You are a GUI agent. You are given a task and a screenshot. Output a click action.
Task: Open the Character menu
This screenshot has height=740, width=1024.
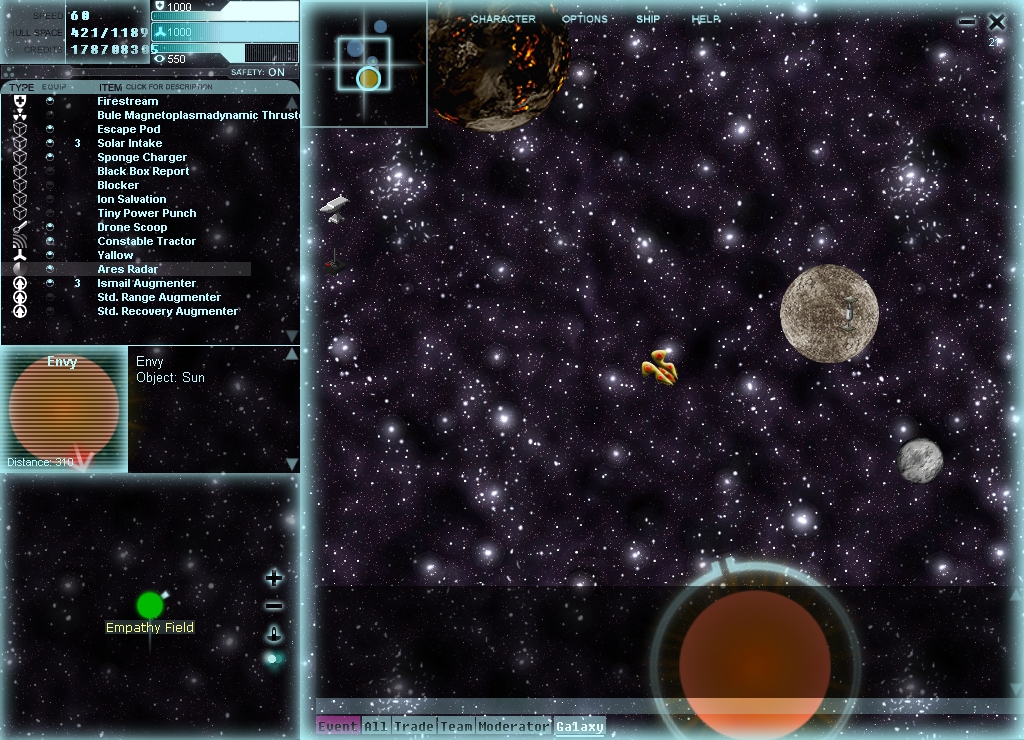tap(503, 19)
